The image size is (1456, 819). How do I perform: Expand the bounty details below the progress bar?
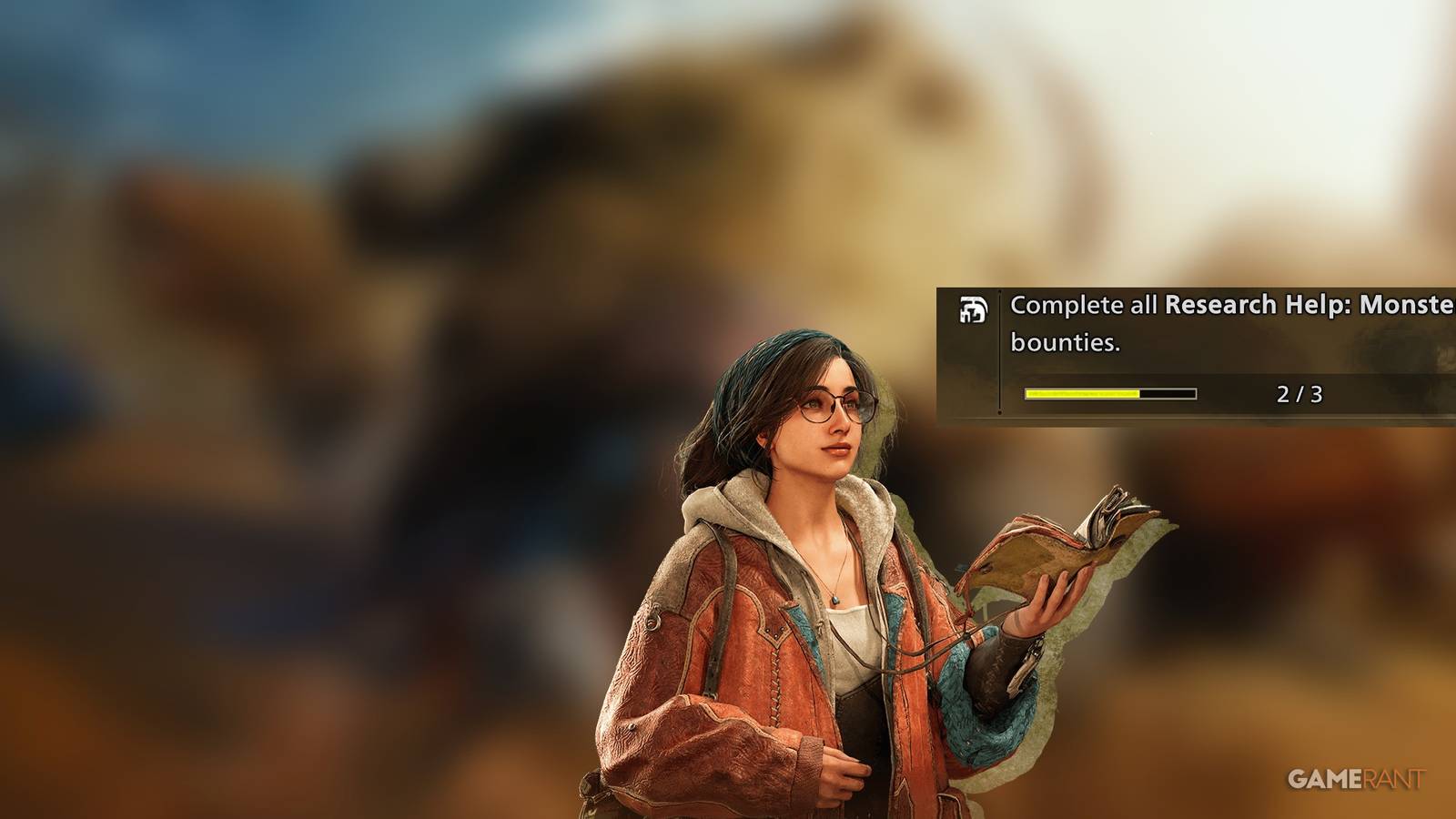[x=1110, y=394]
